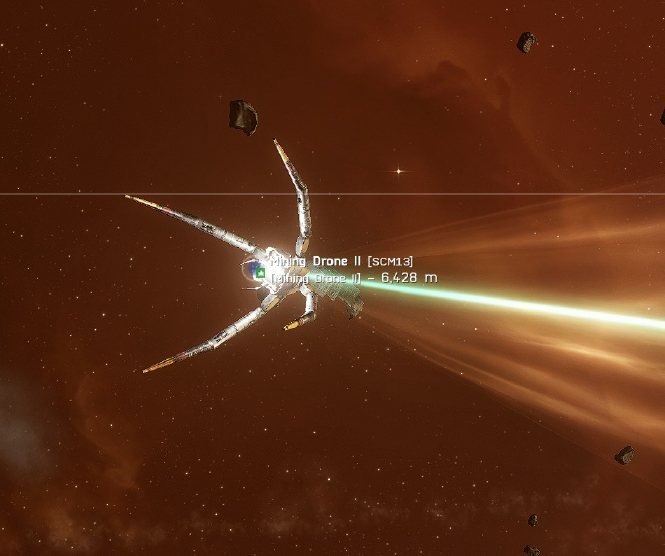Select the green Mining Drone II bracket icon
The height and width of the screenshot is (556, 665).
pyautogui.click(x=260, y=271)
